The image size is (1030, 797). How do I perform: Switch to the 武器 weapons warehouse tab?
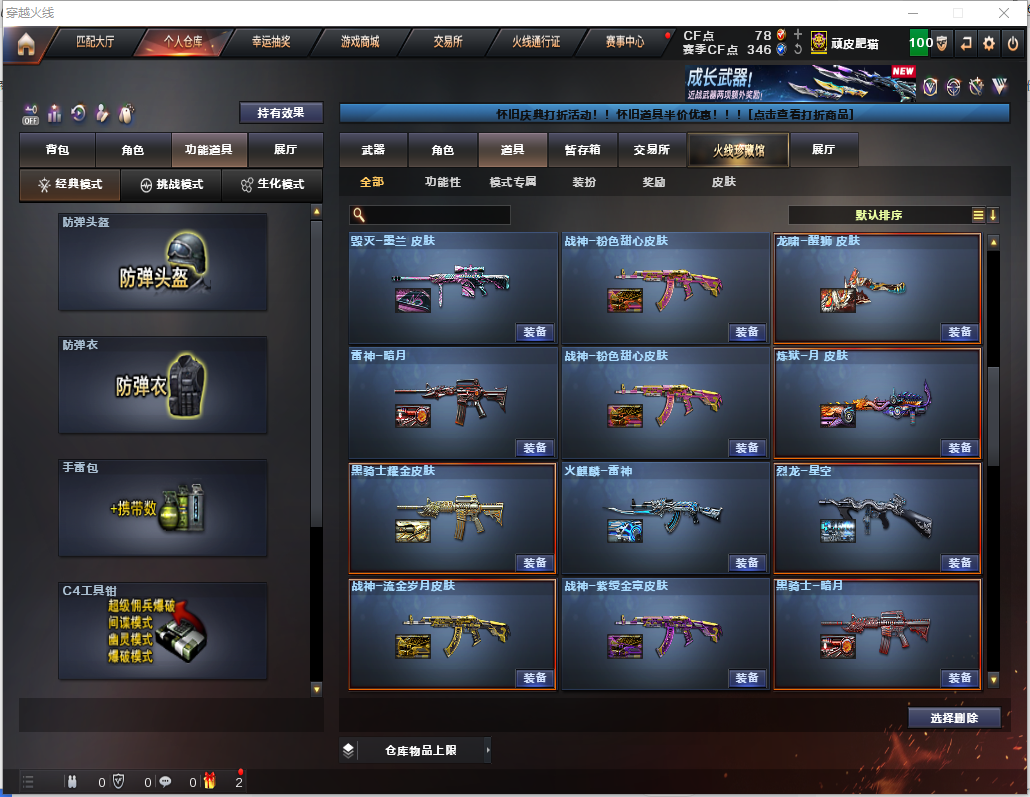373,150
